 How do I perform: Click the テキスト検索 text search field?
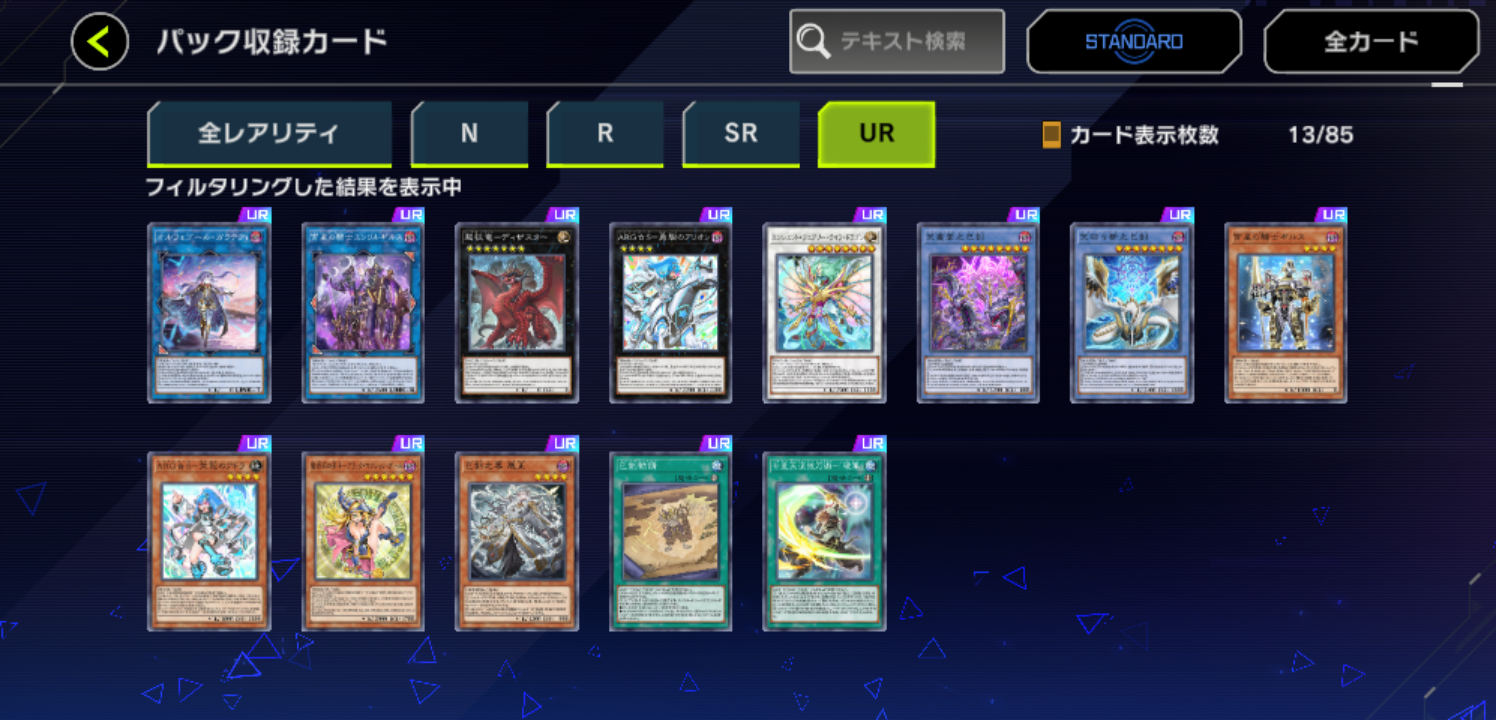(x=897, y=42)
